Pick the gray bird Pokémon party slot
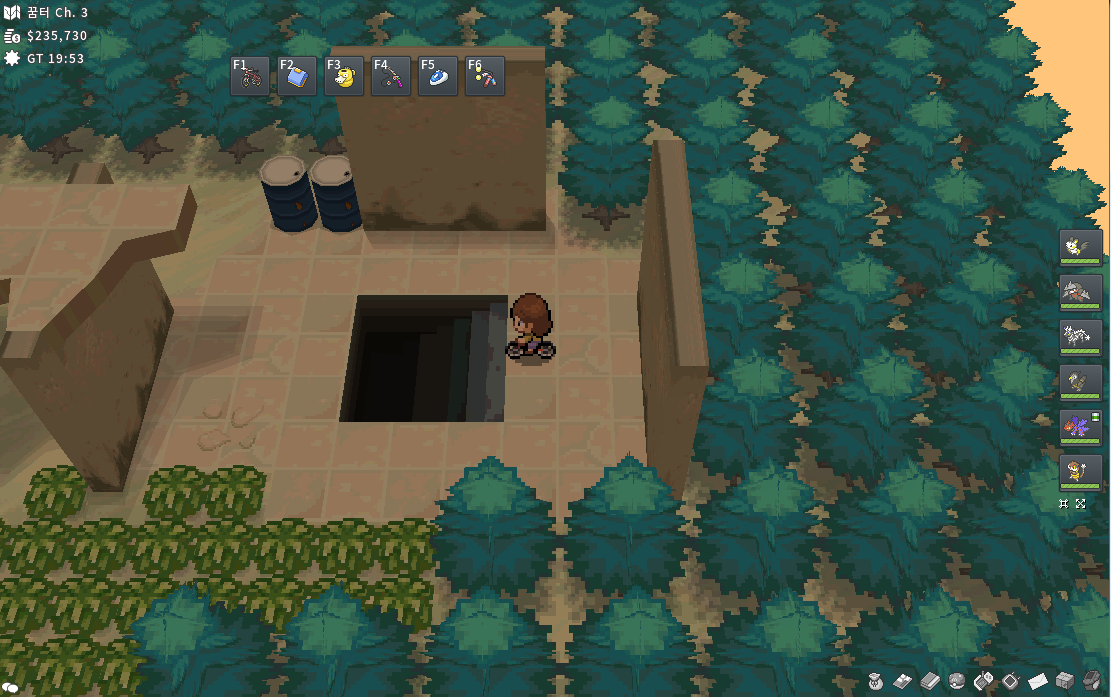 coord(1081,382)
